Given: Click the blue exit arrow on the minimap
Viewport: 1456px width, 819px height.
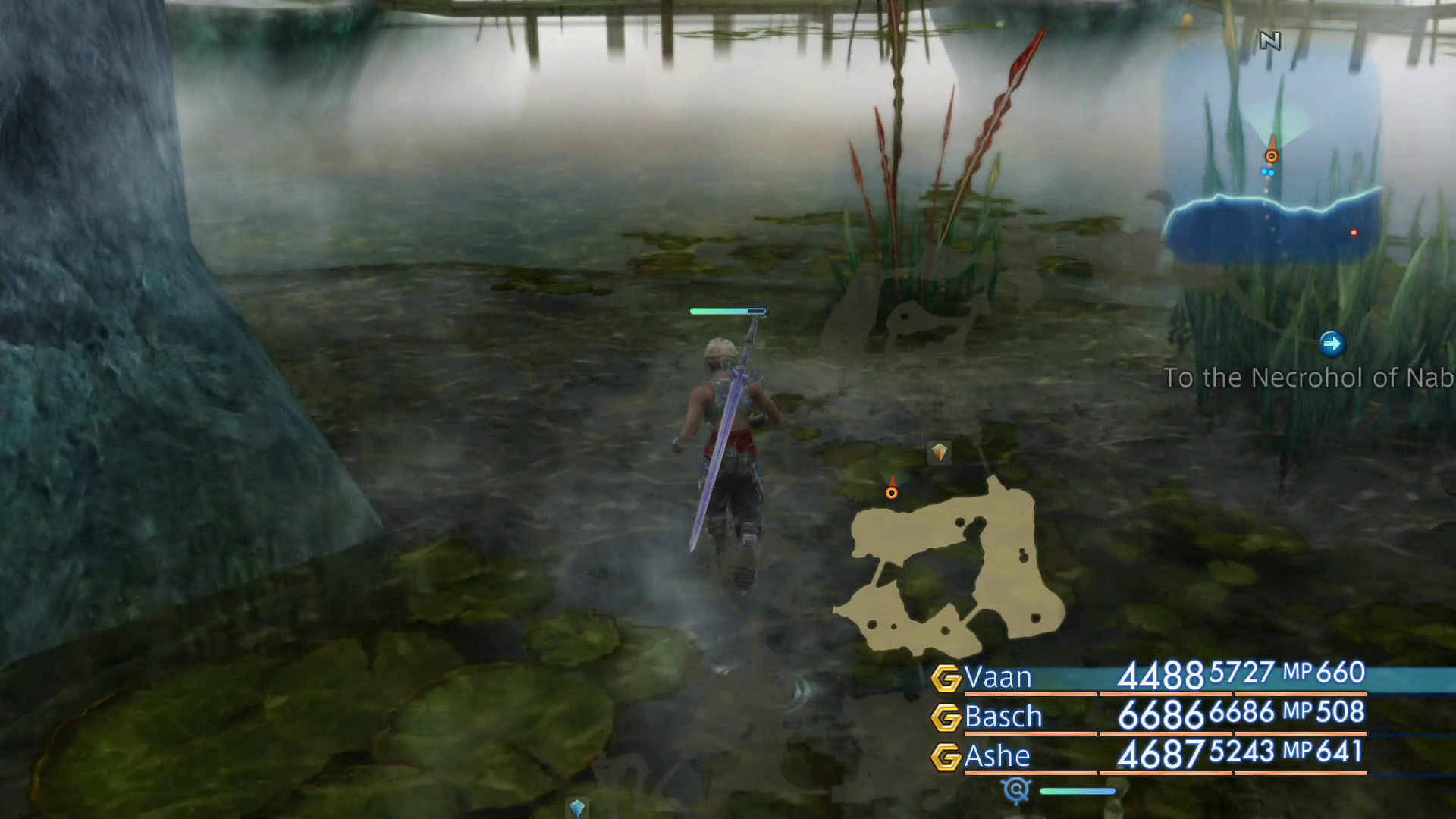Looking at the screenshot, I should [x=1333, y=344].
